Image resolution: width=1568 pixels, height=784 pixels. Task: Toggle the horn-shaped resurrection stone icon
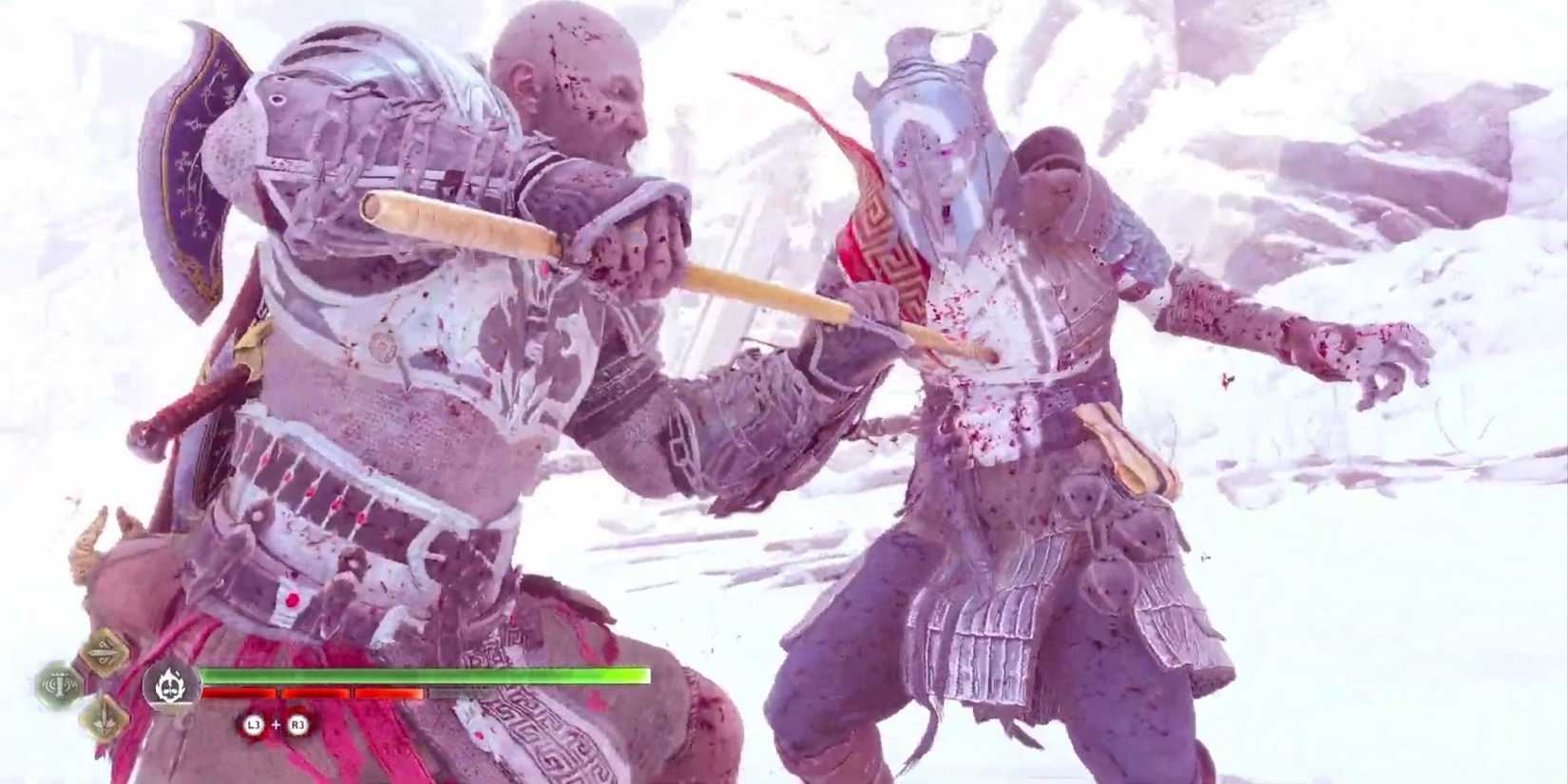(x=58, y=685)
